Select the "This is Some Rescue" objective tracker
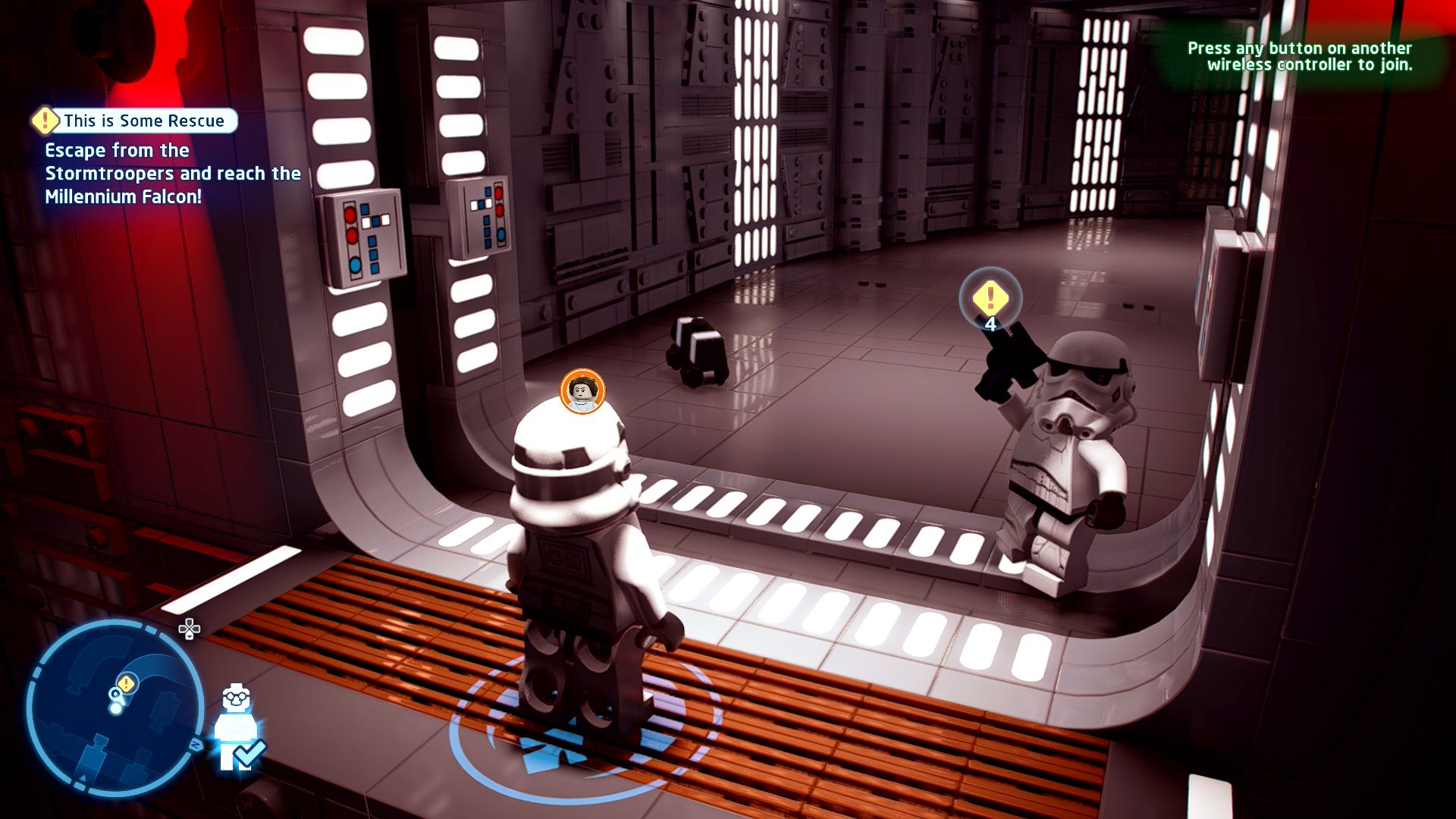This screenshot has width=1456, height=819. 136,121
